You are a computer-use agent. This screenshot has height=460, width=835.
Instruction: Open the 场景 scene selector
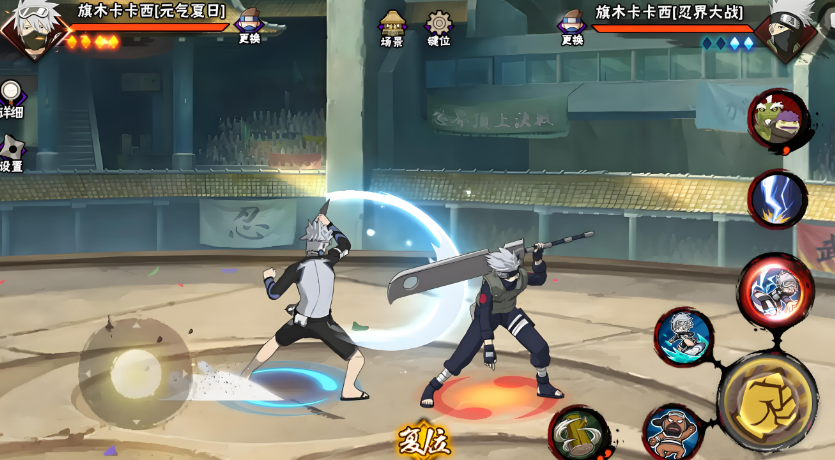(392, 27)
